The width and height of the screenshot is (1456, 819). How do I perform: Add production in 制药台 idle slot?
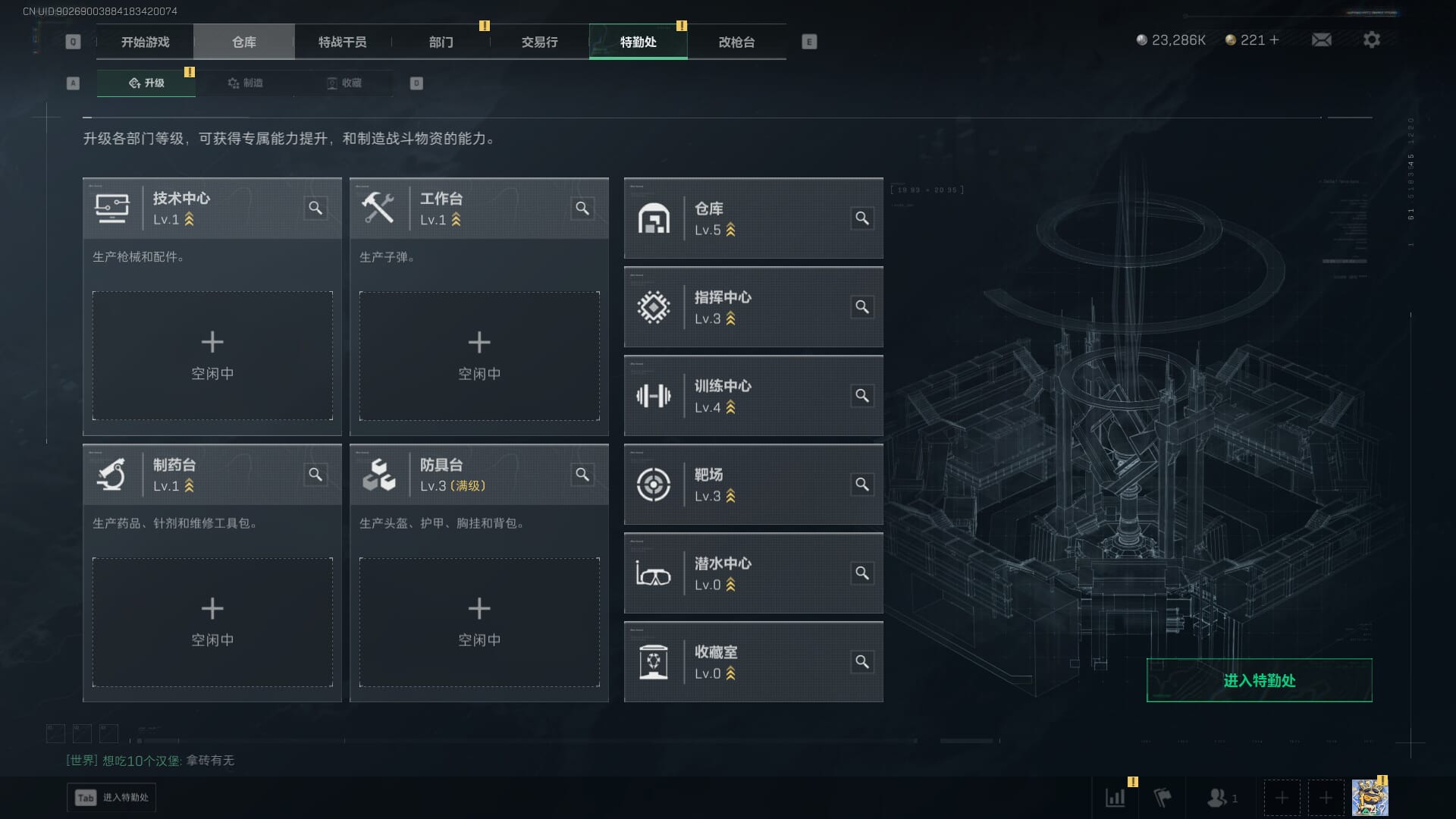(x=212, y=622)
